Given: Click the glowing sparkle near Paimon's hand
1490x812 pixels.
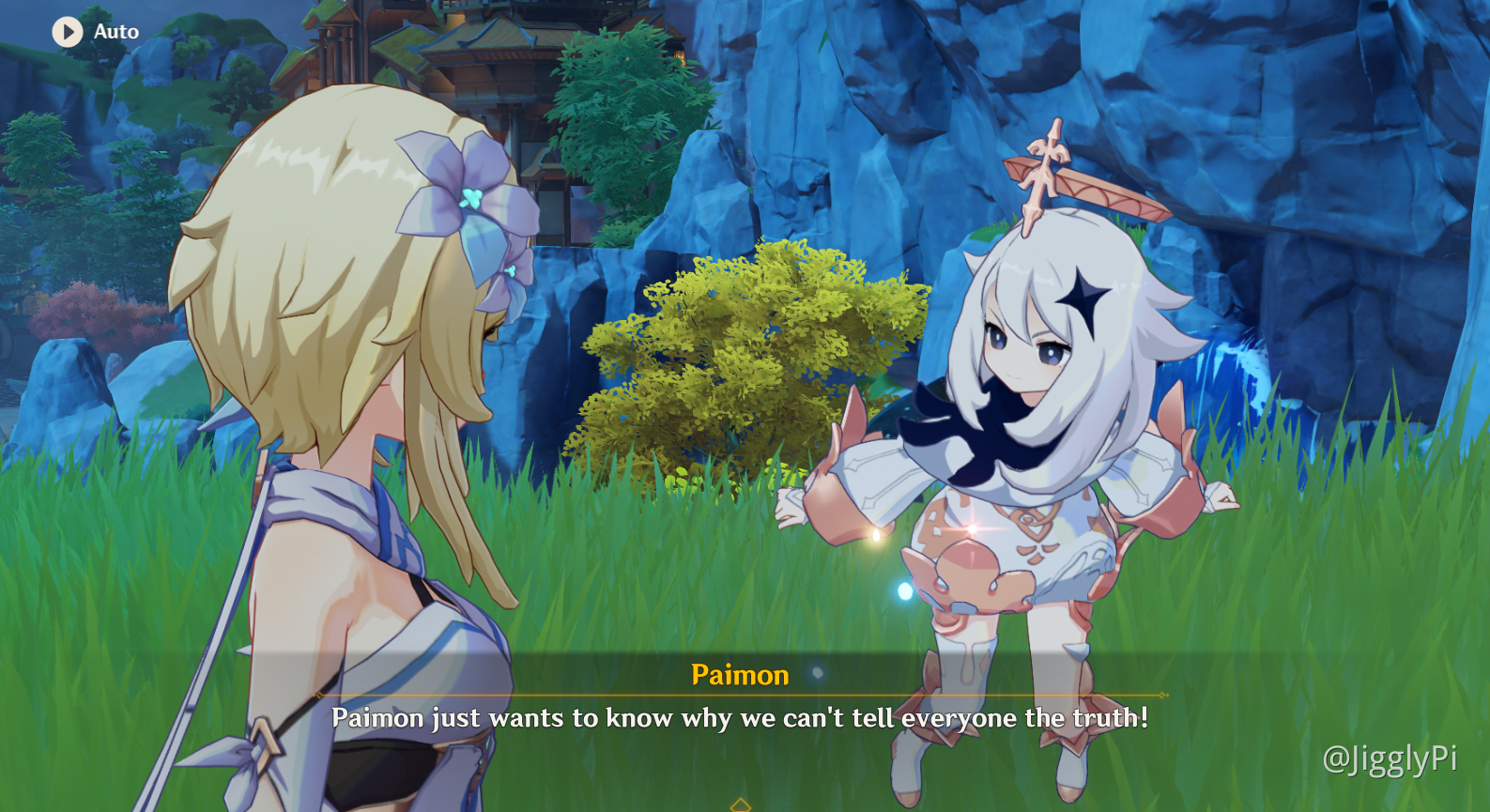Looking at the screenshot, I should point(876,535).
